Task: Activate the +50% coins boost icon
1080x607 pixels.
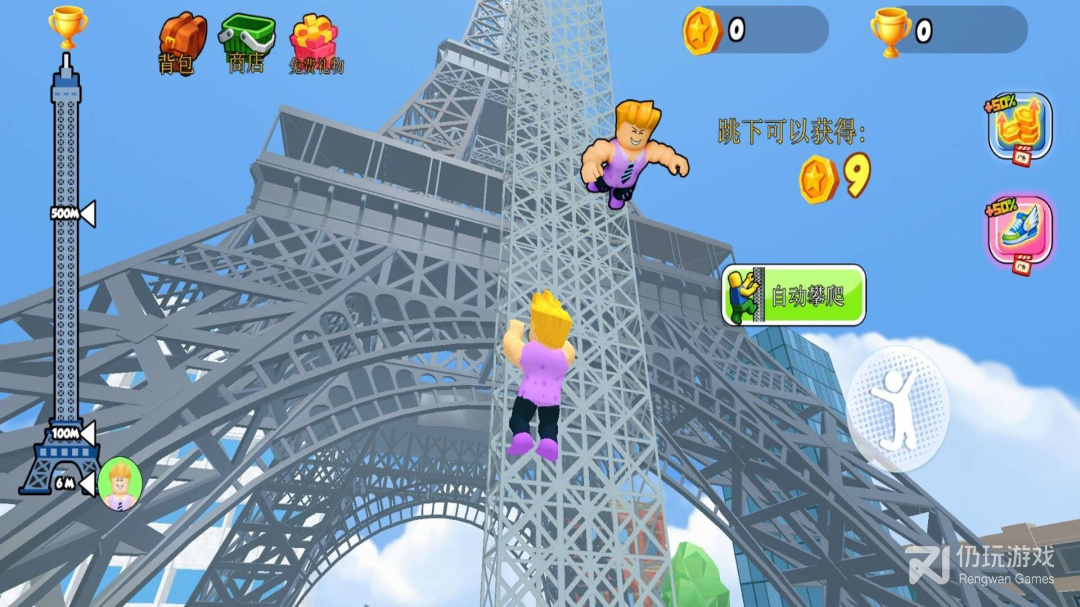Action: point(1020,127)
